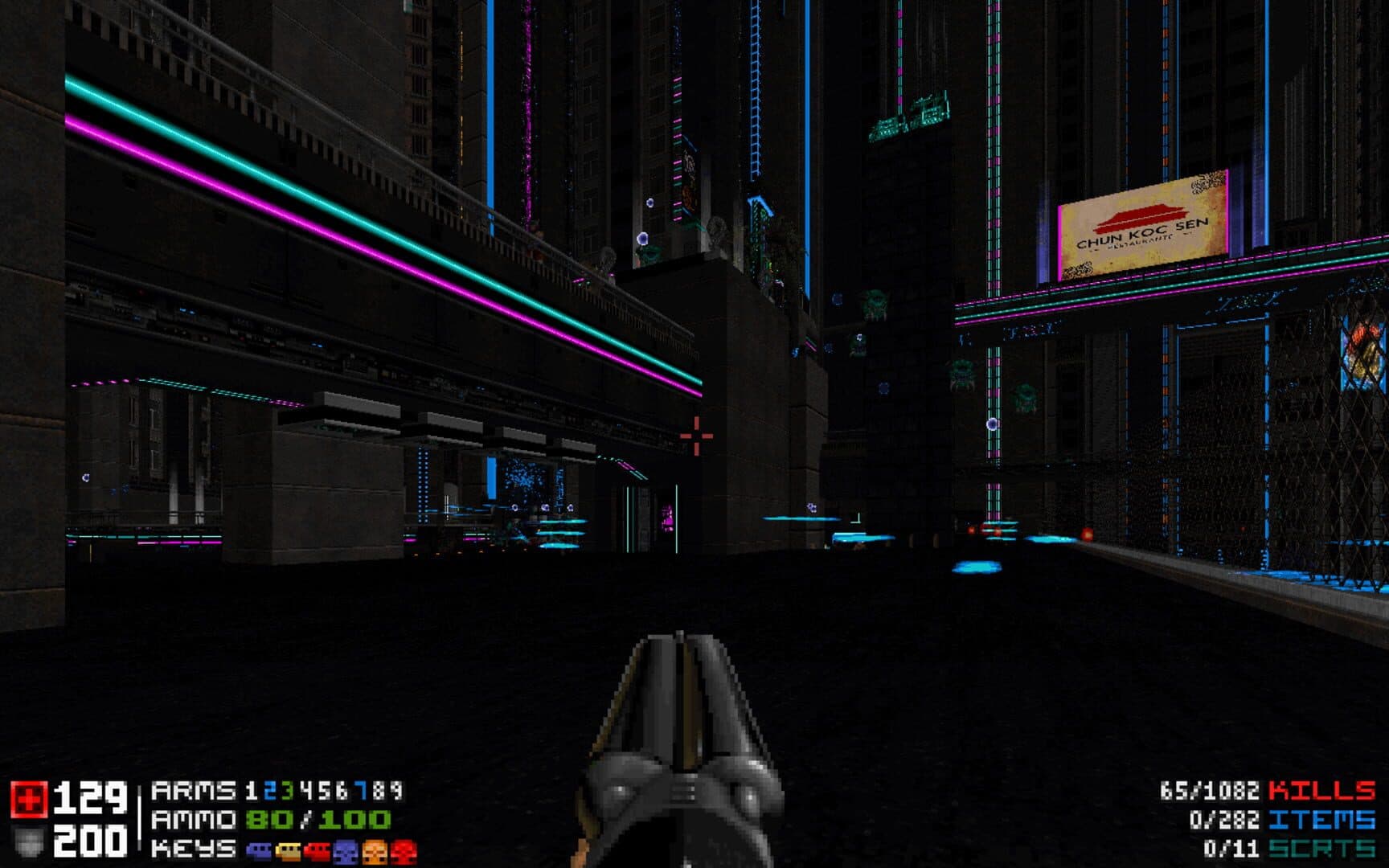
Task: Click the yellow keycard icon
Action: (288, 850)
